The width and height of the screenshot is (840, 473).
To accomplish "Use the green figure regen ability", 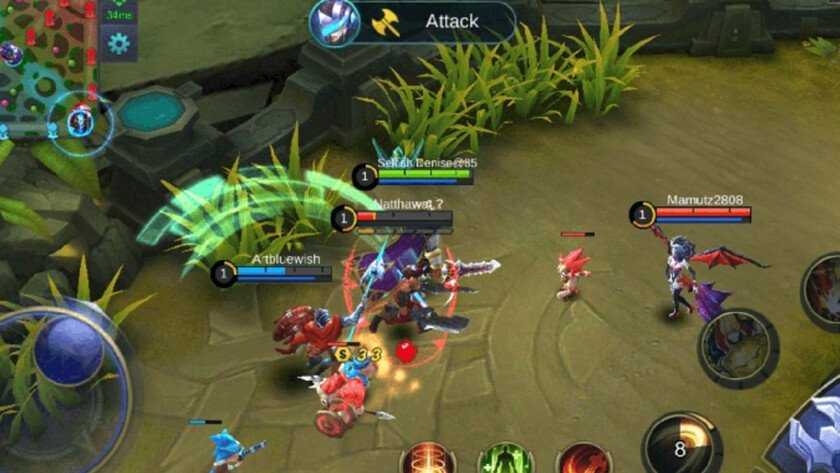I will pyautogui.click(x=505, y=460).
